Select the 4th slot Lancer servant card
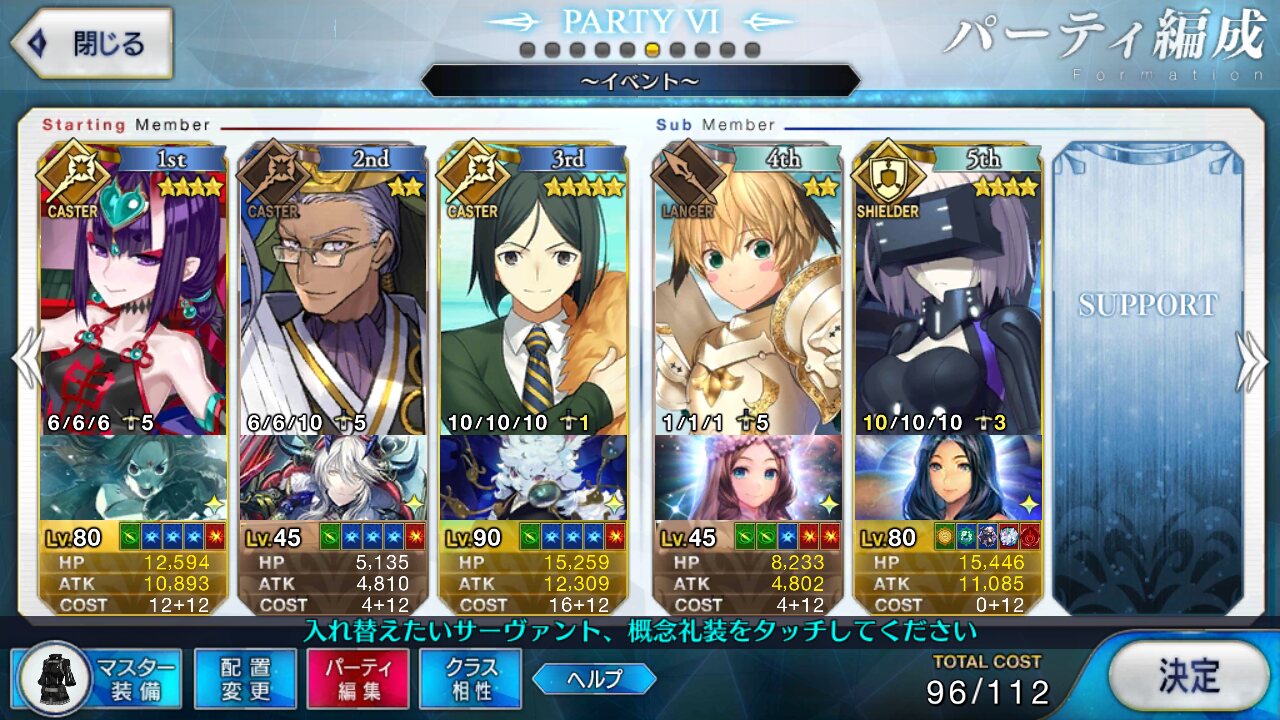This screenshot has width=1280, height=720. pyautogui.click(x=747, y=300)
